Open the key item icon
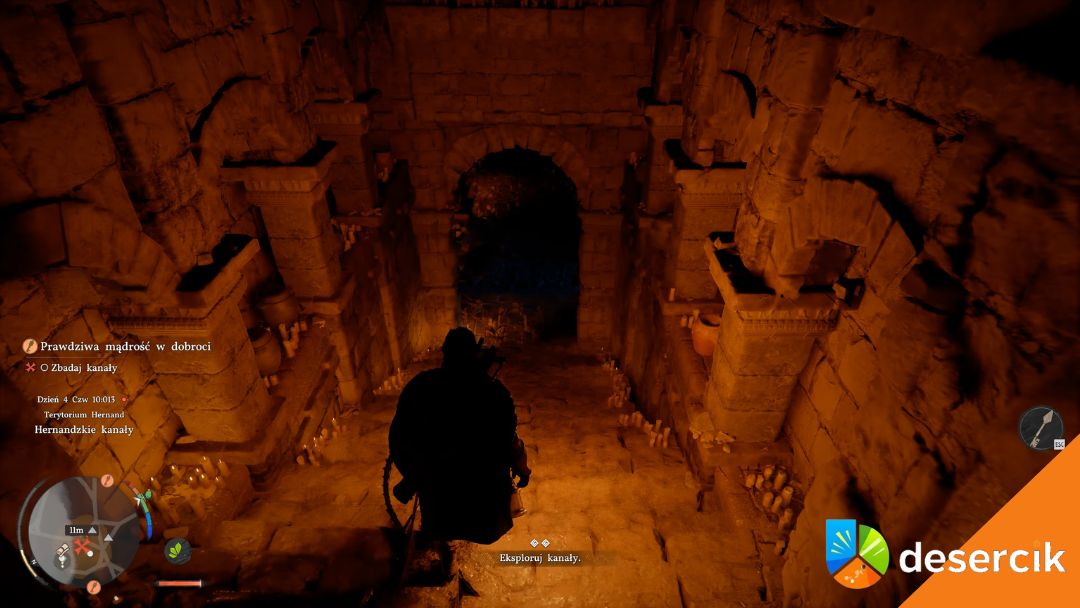The width and height of the screenshot is (1080, 608). tap(1040, 427)
